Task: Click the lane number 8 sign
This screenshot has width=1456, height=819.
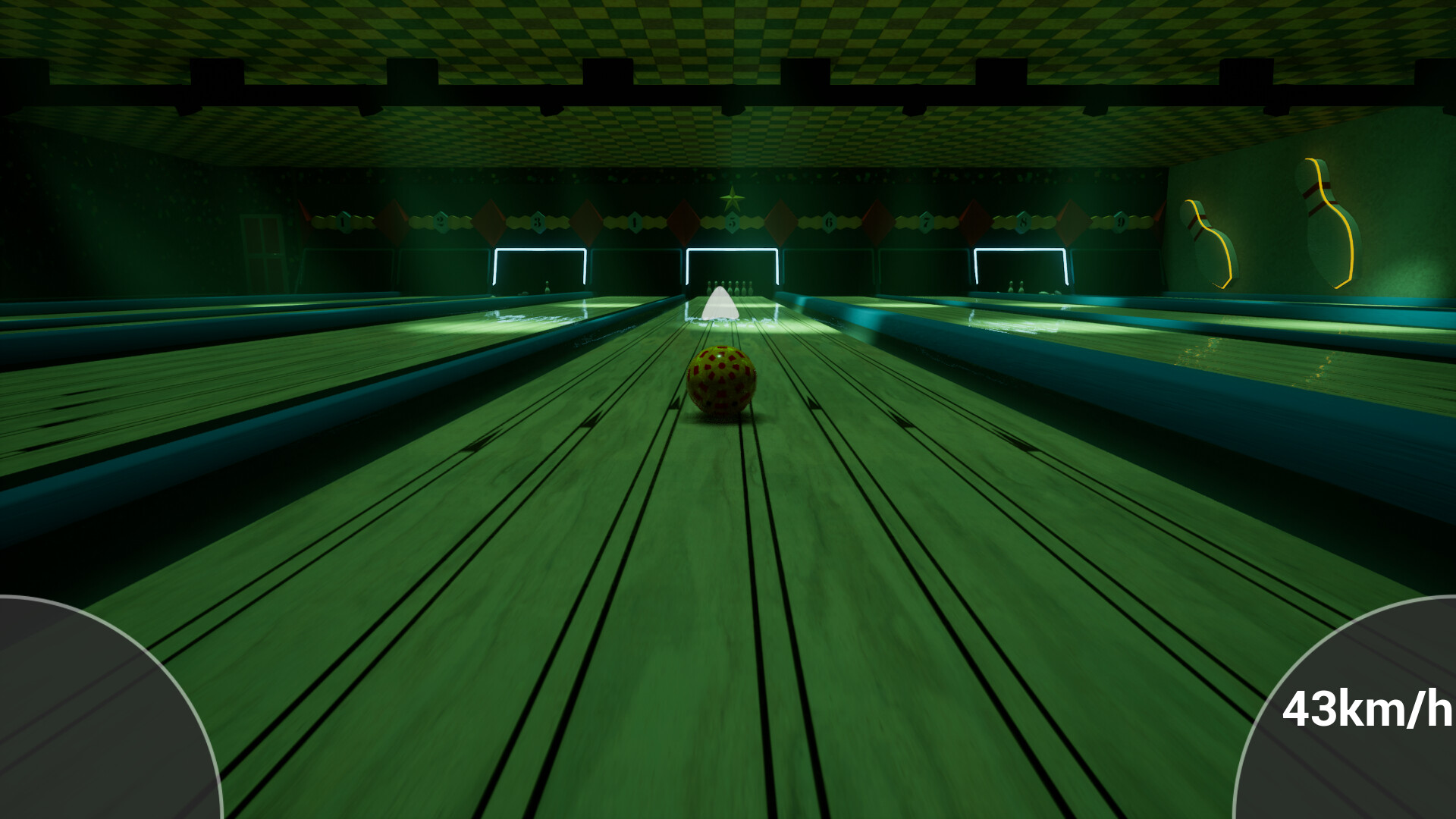Action: click(1022, 221)
